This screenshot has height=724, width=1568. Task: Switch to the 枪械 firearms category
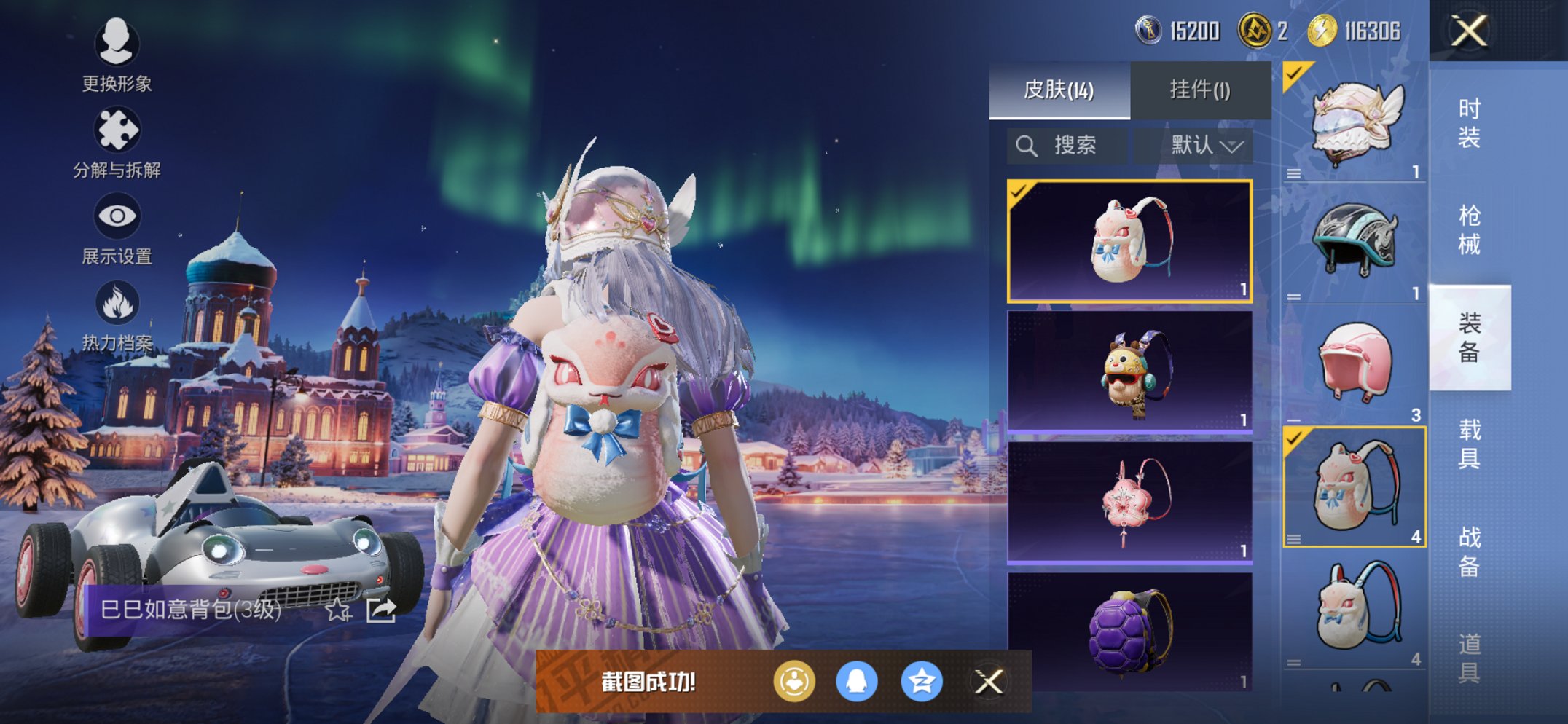point(1469,229)
